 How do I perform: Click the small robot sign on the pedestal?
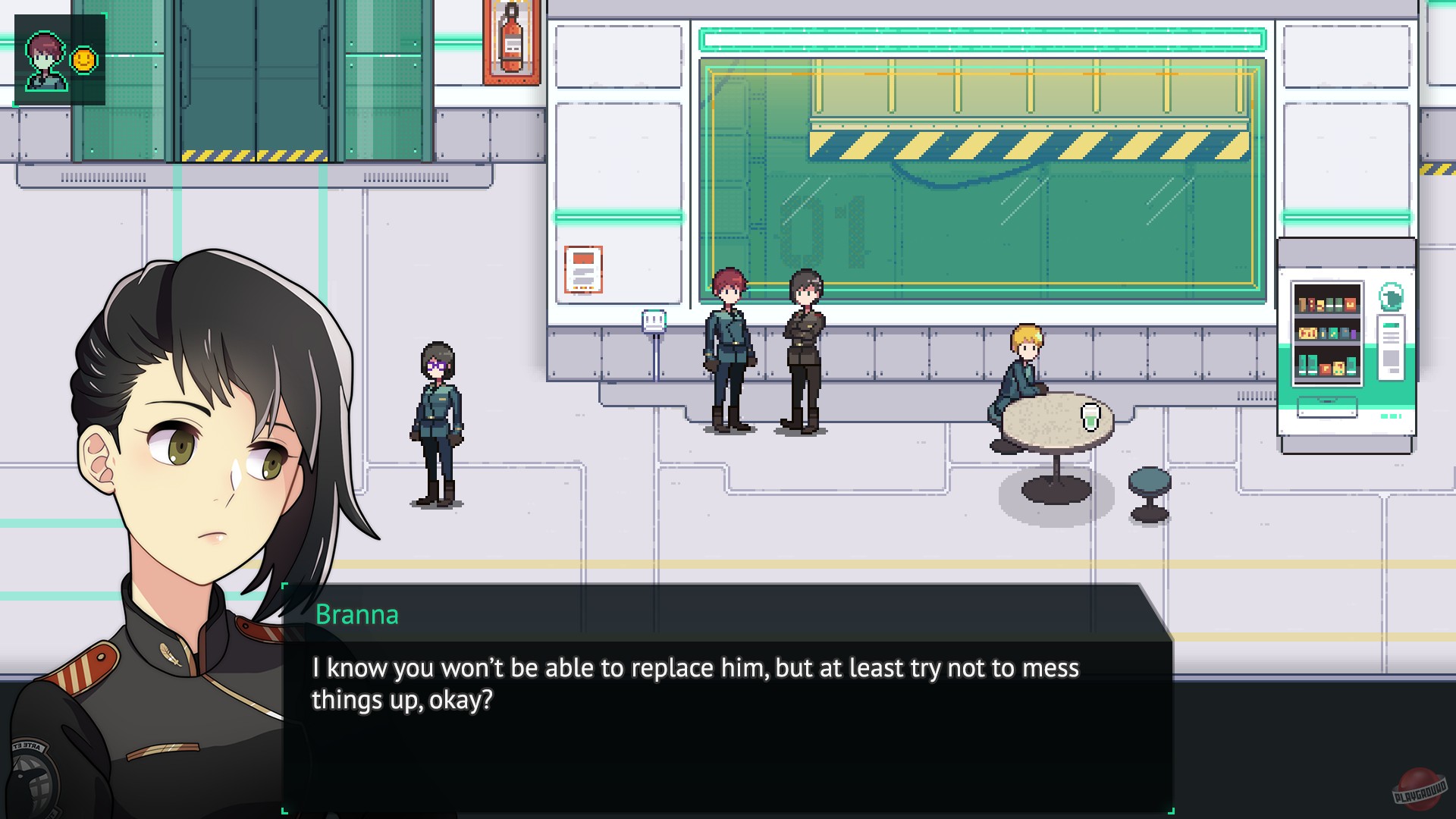[652, 322]
